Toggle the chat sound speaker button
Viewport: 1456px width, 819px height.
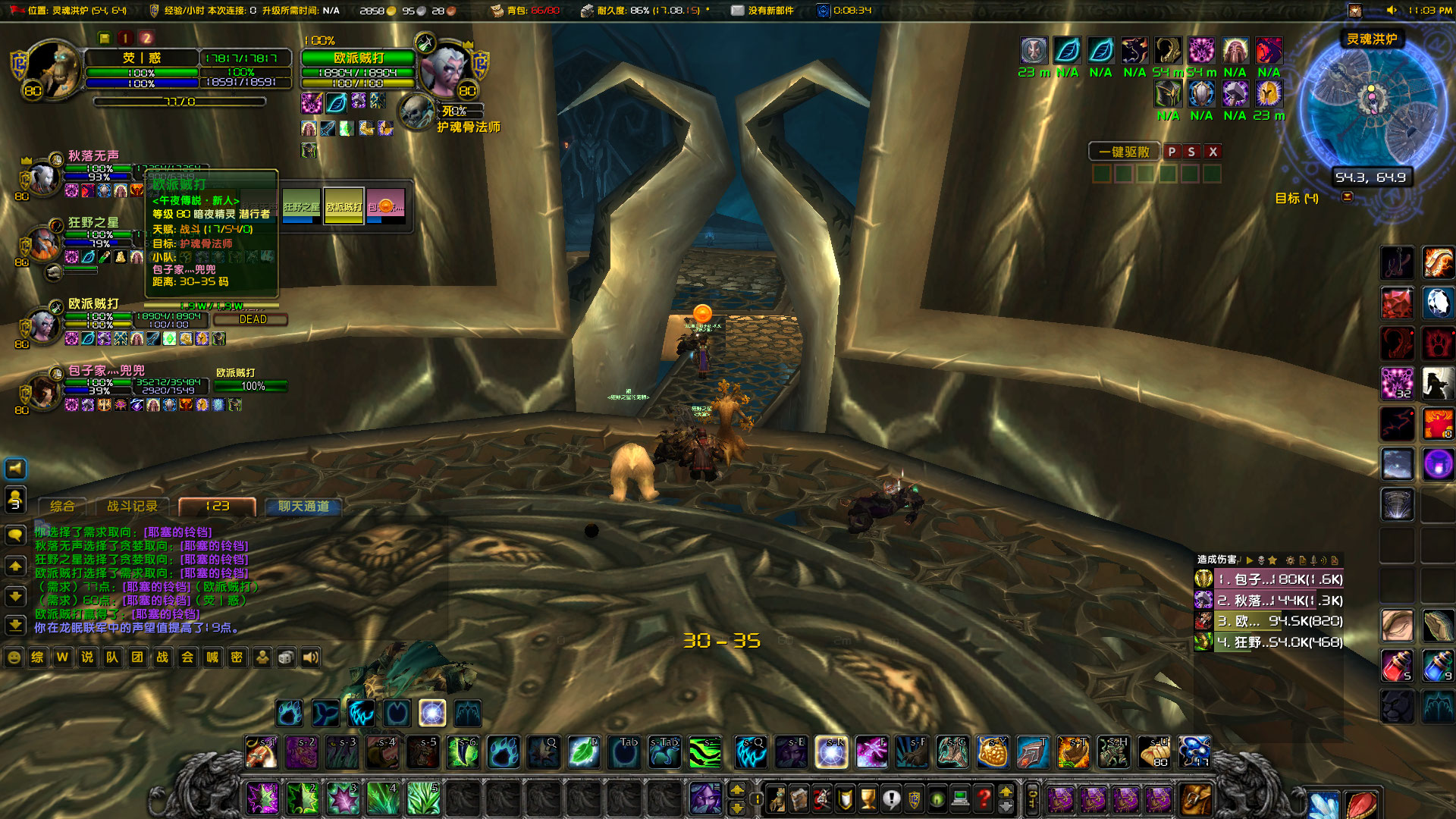coord(310,657)
